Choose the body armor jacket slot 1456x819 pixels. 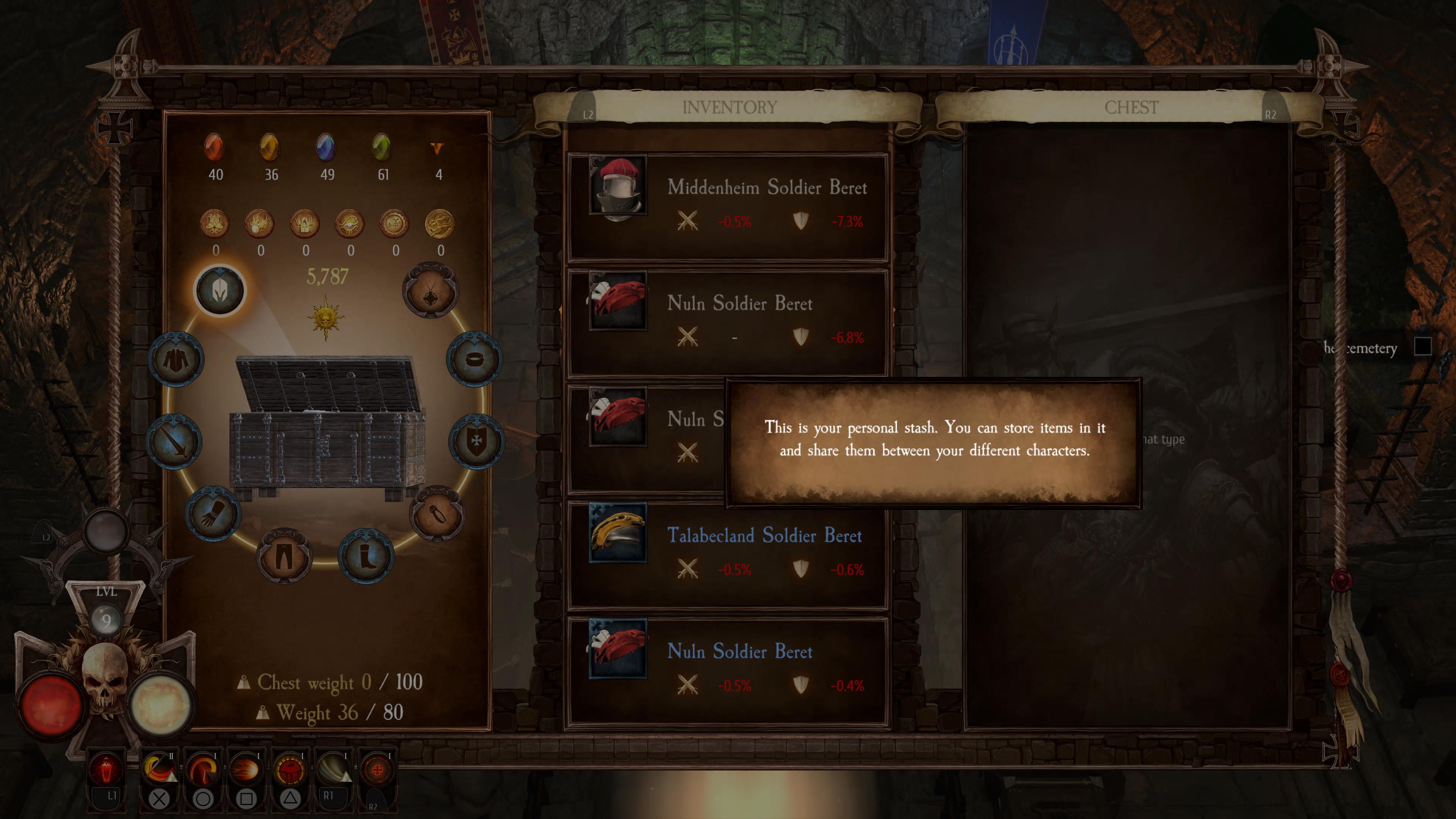click(x=176, y=359)
